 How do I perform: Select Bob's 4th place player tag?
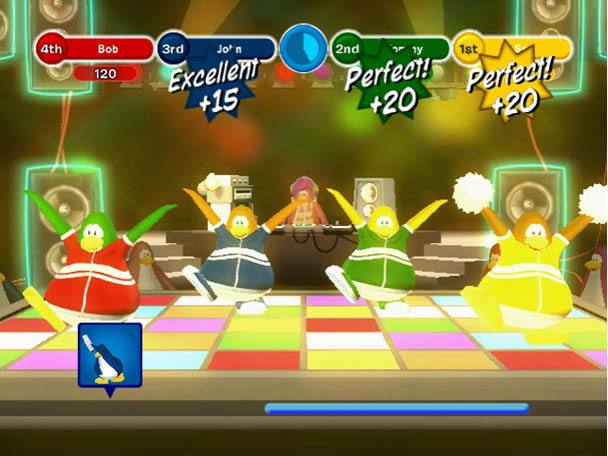click(96, 48)
